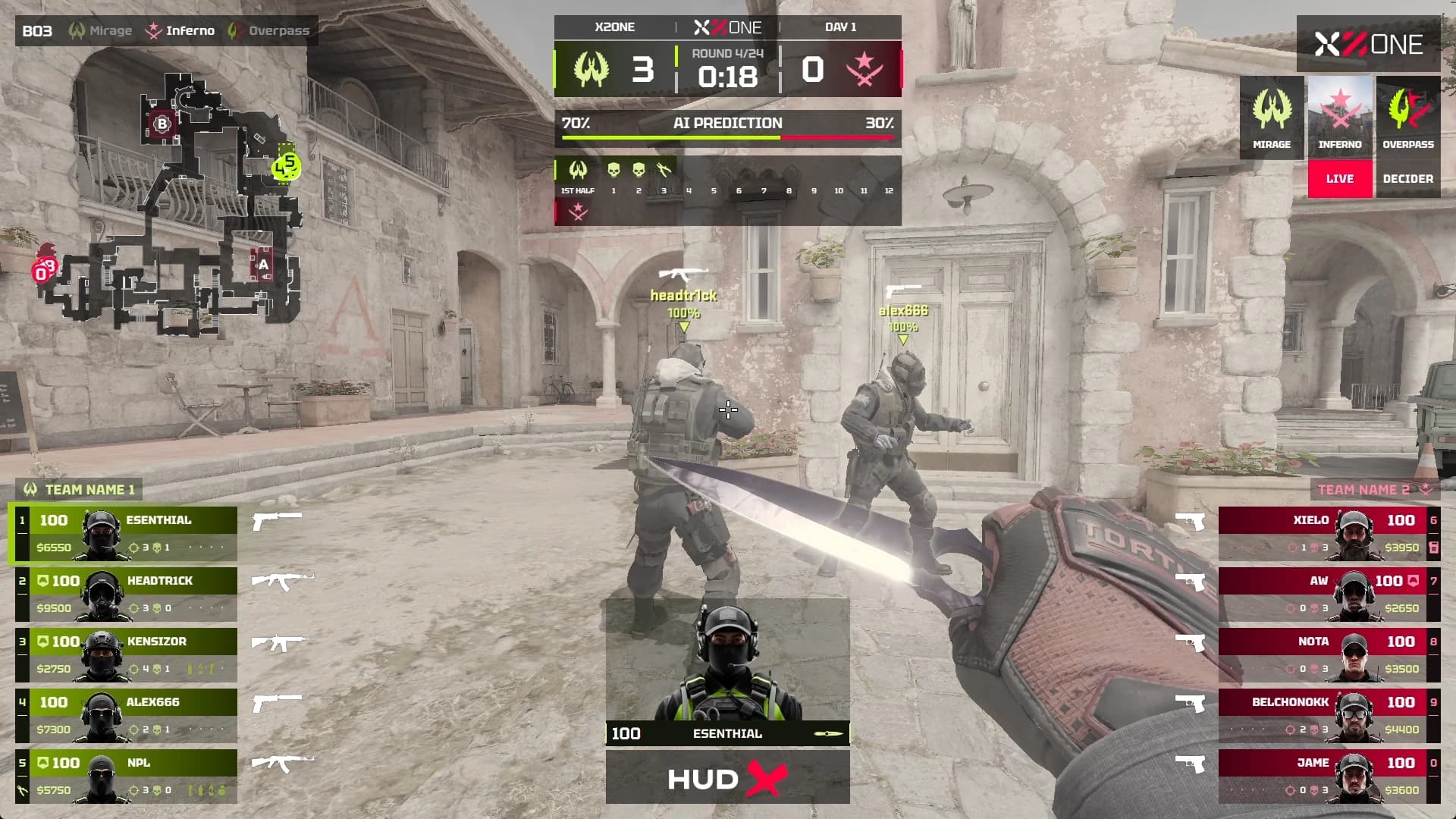The image size is (1456, 819).
Task: Select NOTA's player card
Action: [1329, 655]
